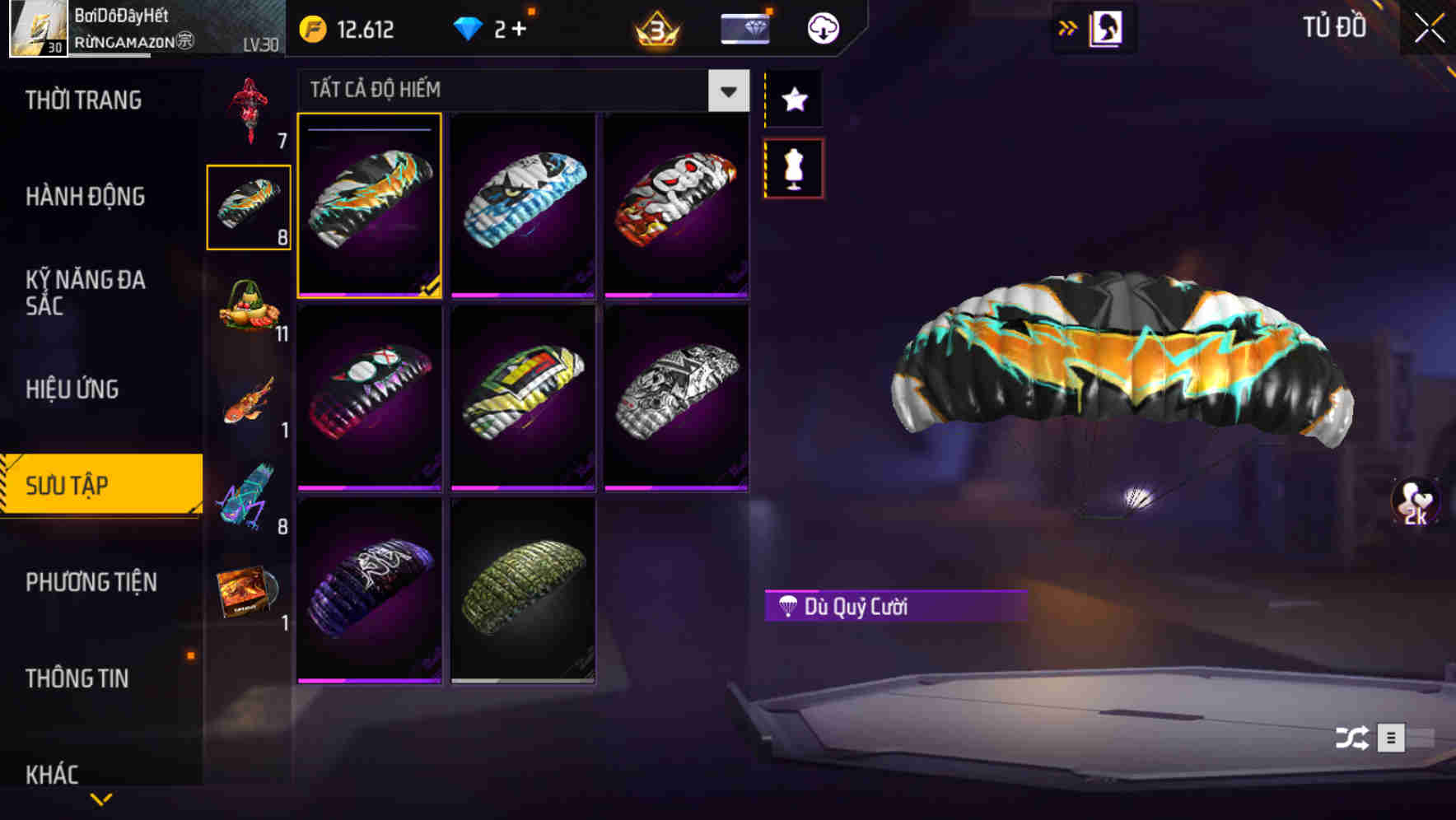Select the parachute category in the item strip

click(248, 206)
